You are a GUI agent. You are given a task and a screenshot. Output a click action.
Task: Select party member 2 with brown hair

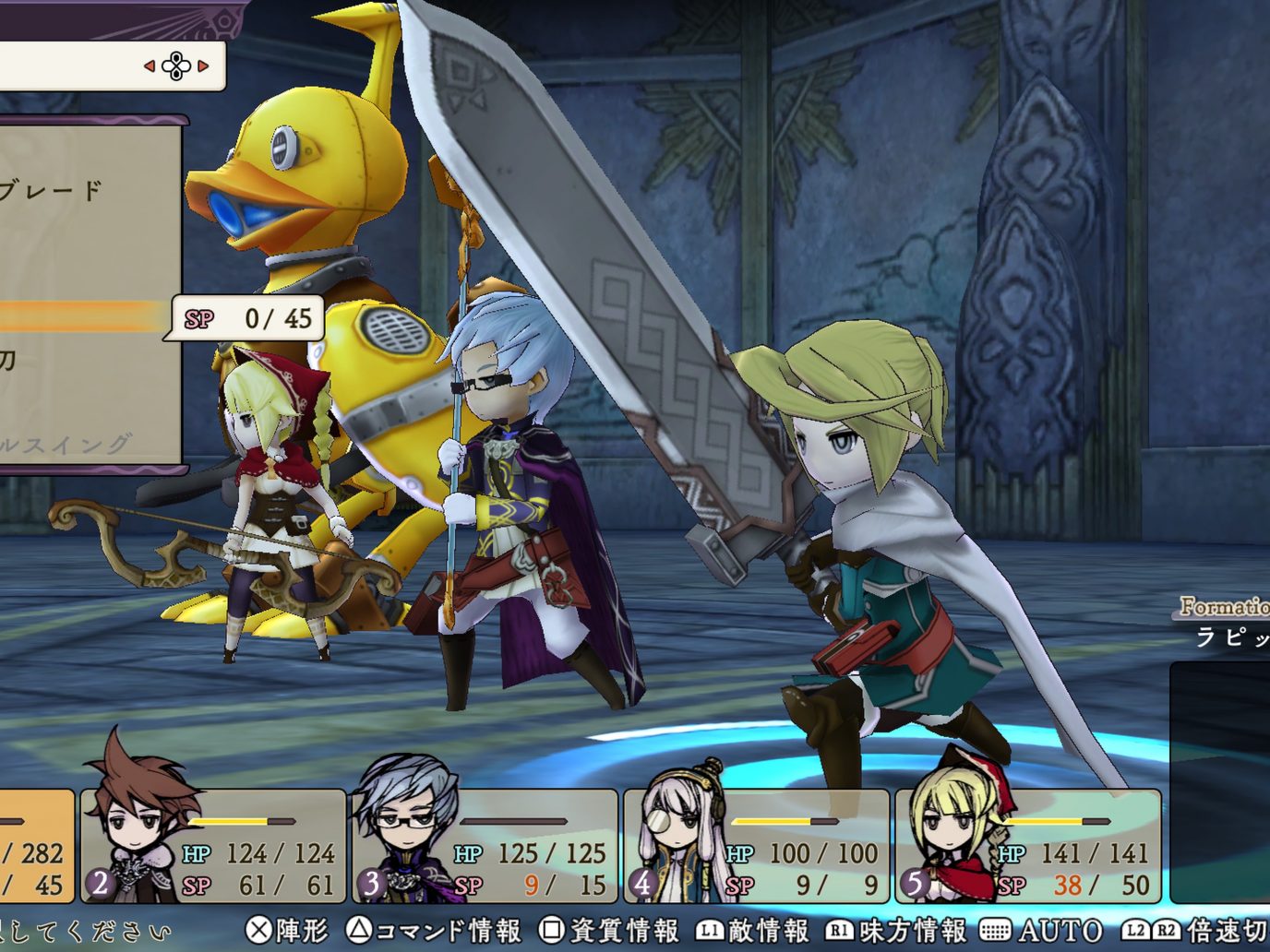tap(213, 846)
